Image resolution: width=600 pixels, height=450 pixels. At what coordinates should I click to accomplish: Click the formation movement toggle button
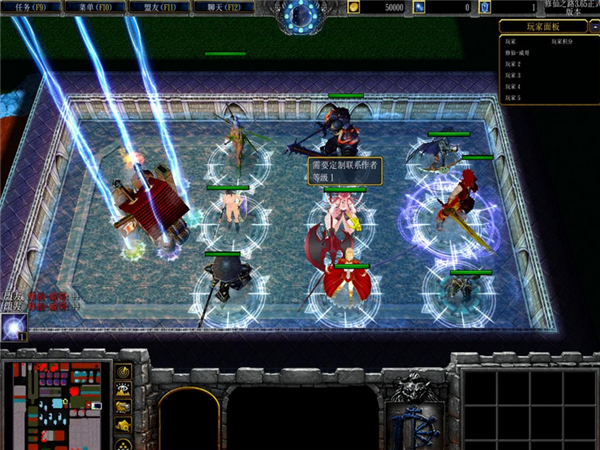tap(123, 442)
